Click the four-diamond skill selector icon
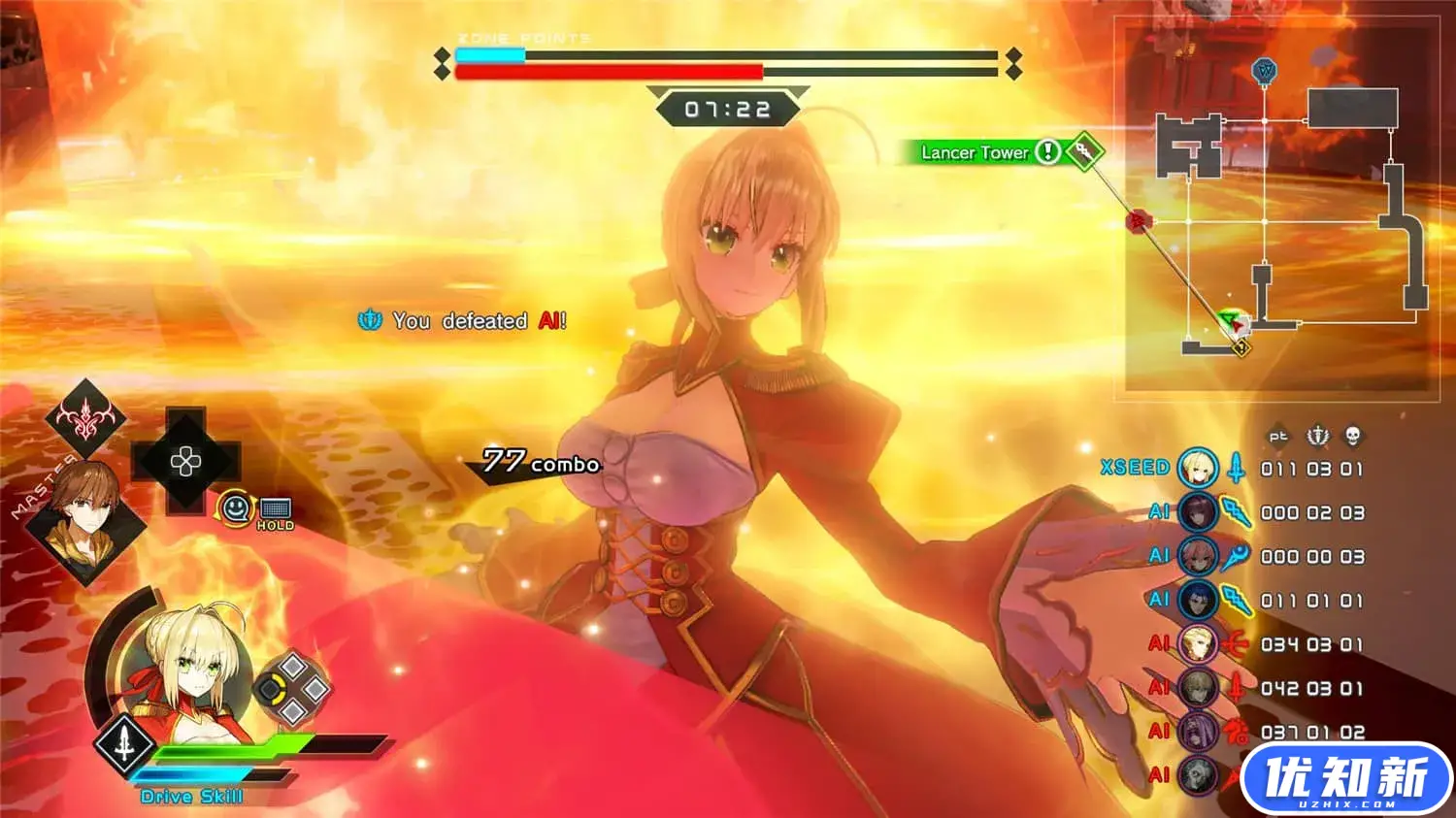The height and width of the screenshot is (818, 1456). coord(293,689)
